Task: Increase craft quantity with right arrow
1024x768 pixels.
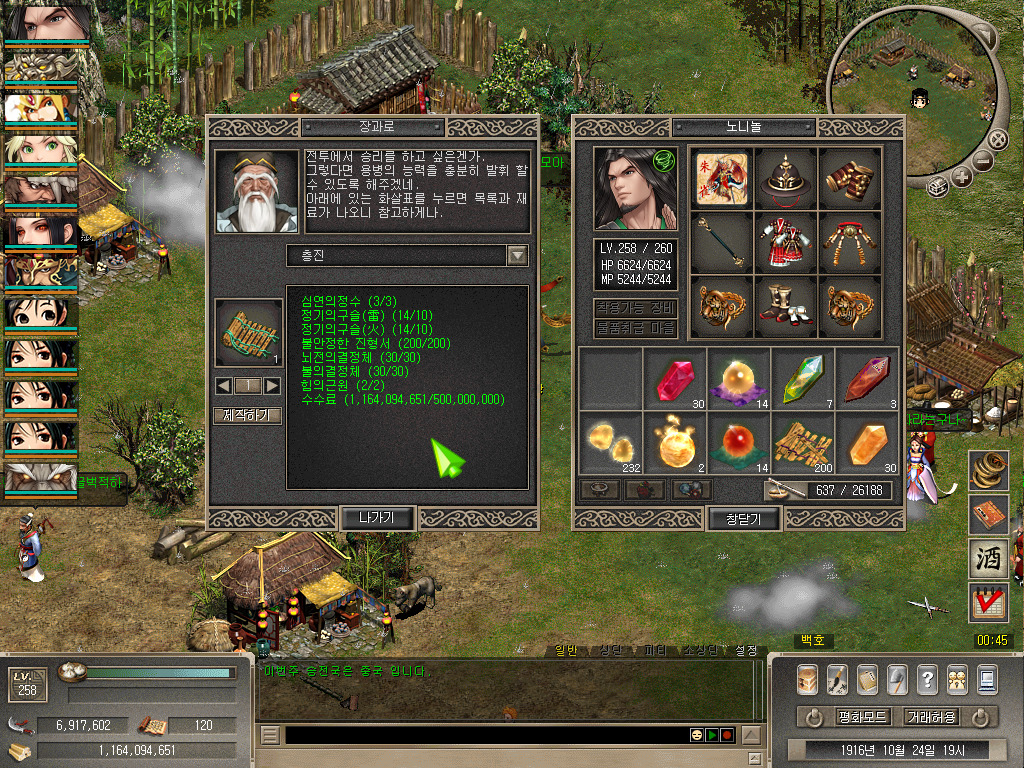Action: (271, 386)
